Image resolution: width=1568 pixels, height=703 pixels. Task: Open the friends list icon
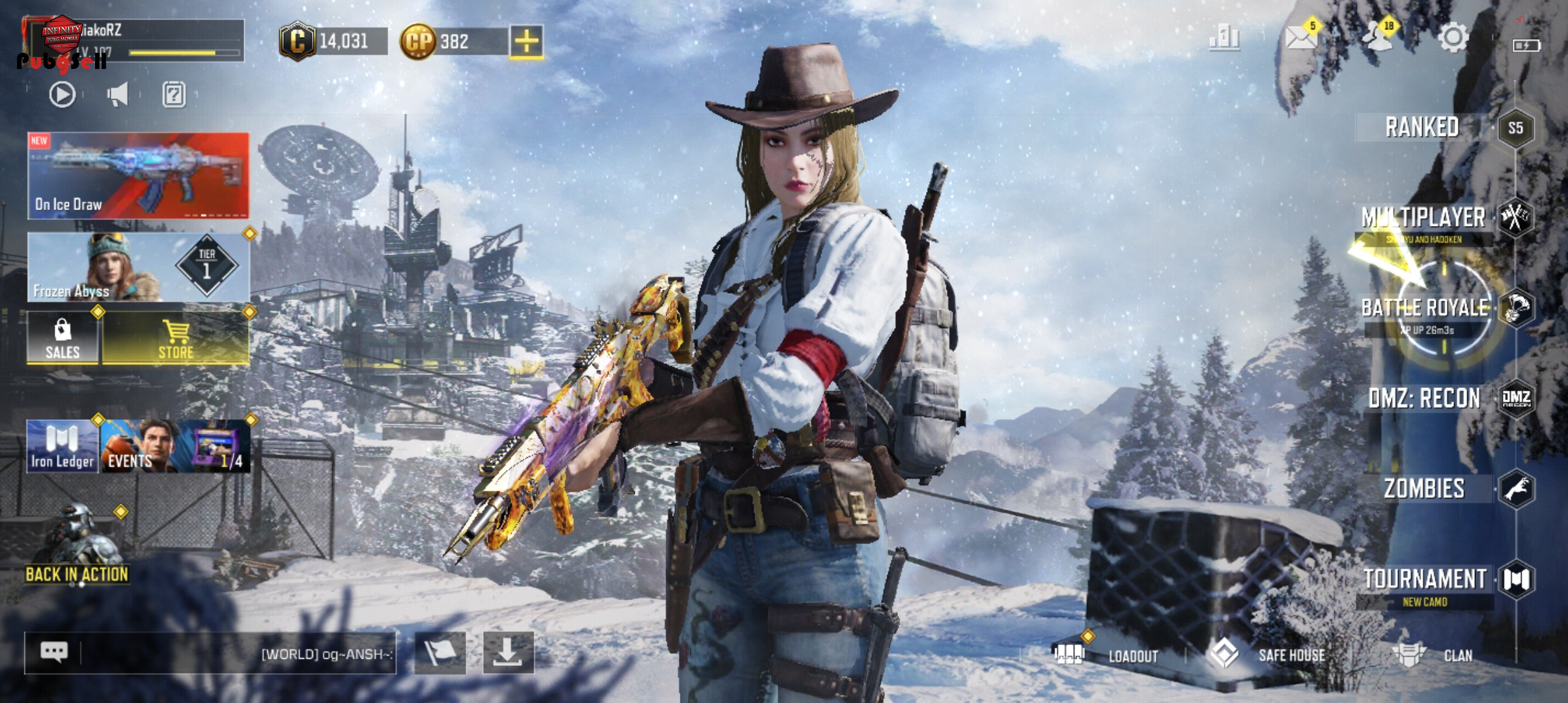(x=1377, y=38)
